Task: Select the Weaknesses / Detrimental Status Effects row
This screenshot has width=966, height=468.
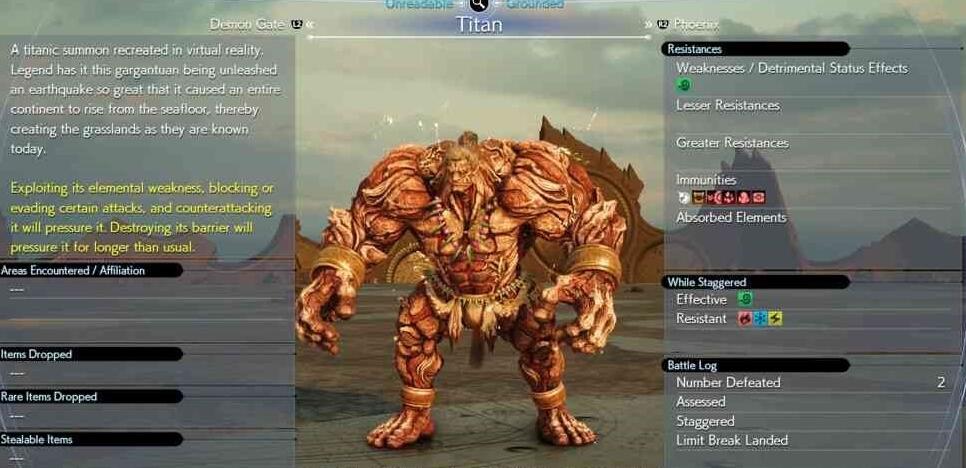Action: pos(791,68)
